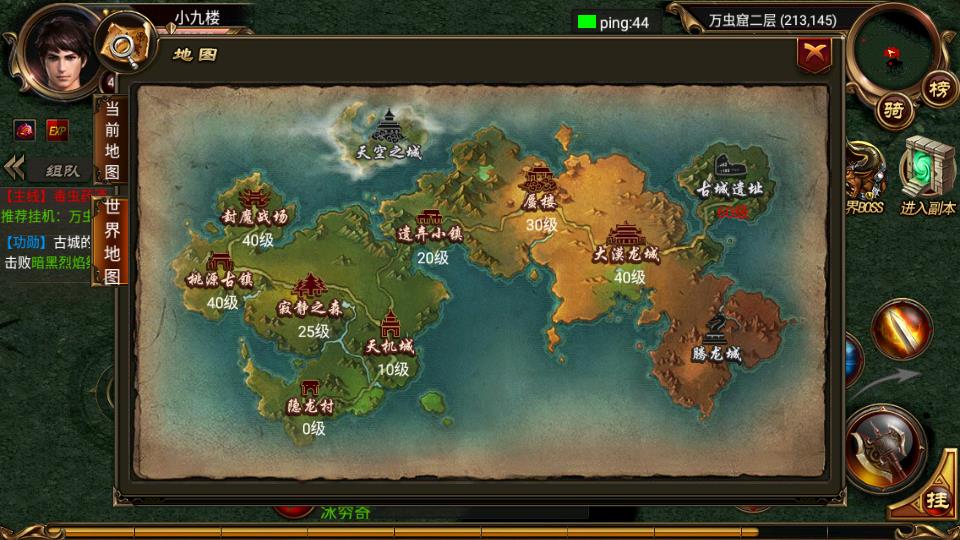This screenshot has width=960, height=540.
Task: Go to 寂静之森 location
Action: [x=308, y=297]
